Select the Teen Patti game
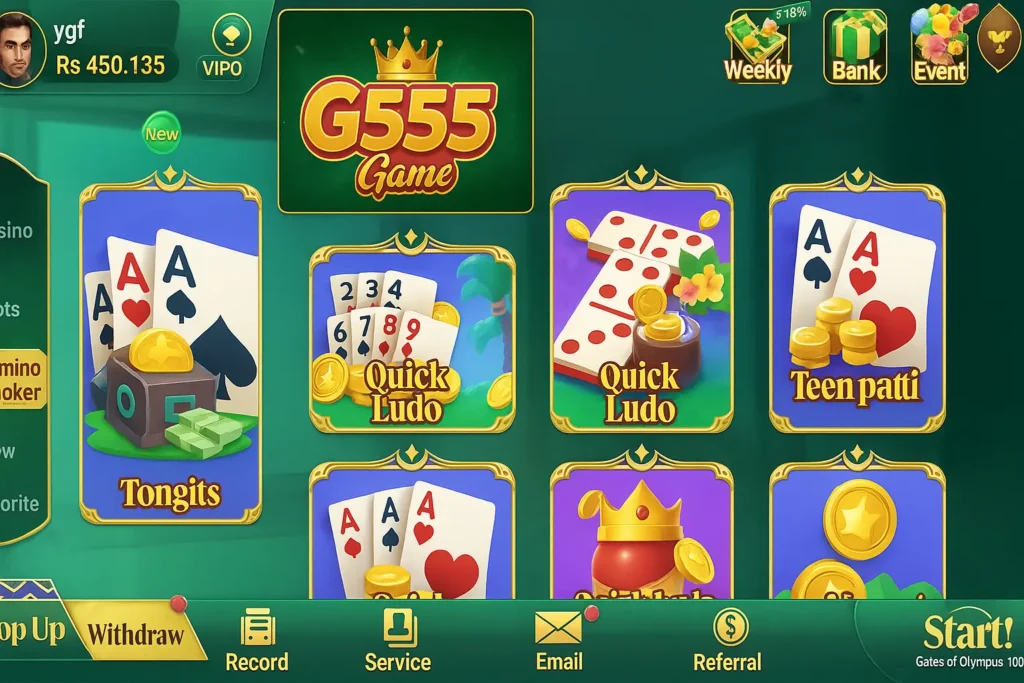This screenshot has width=1024, height=683. click(x=856, y=308)
